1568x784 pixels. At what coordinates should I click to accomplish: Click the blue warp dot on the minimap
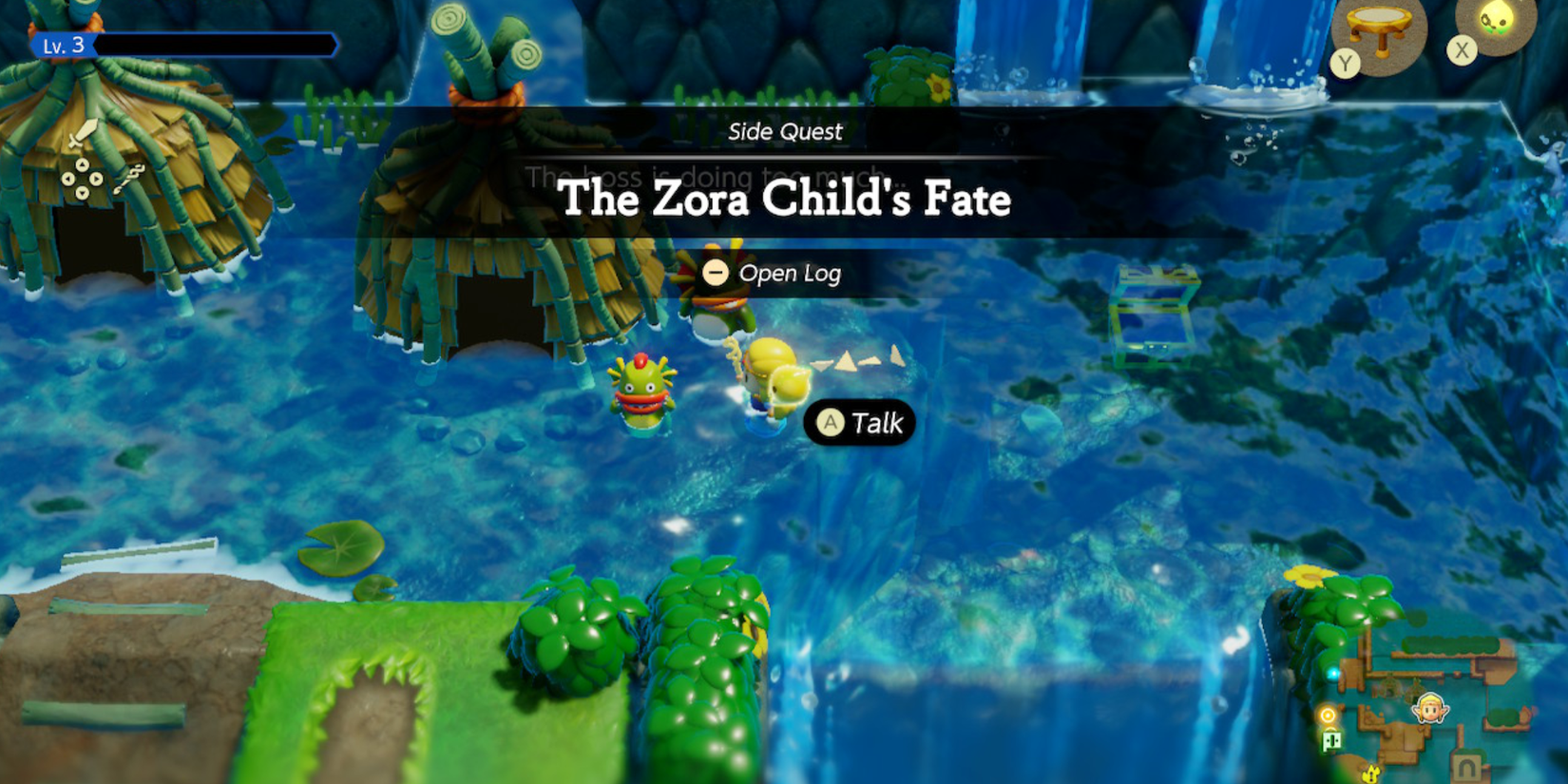pyautogui.click(x=1334, y=673)
